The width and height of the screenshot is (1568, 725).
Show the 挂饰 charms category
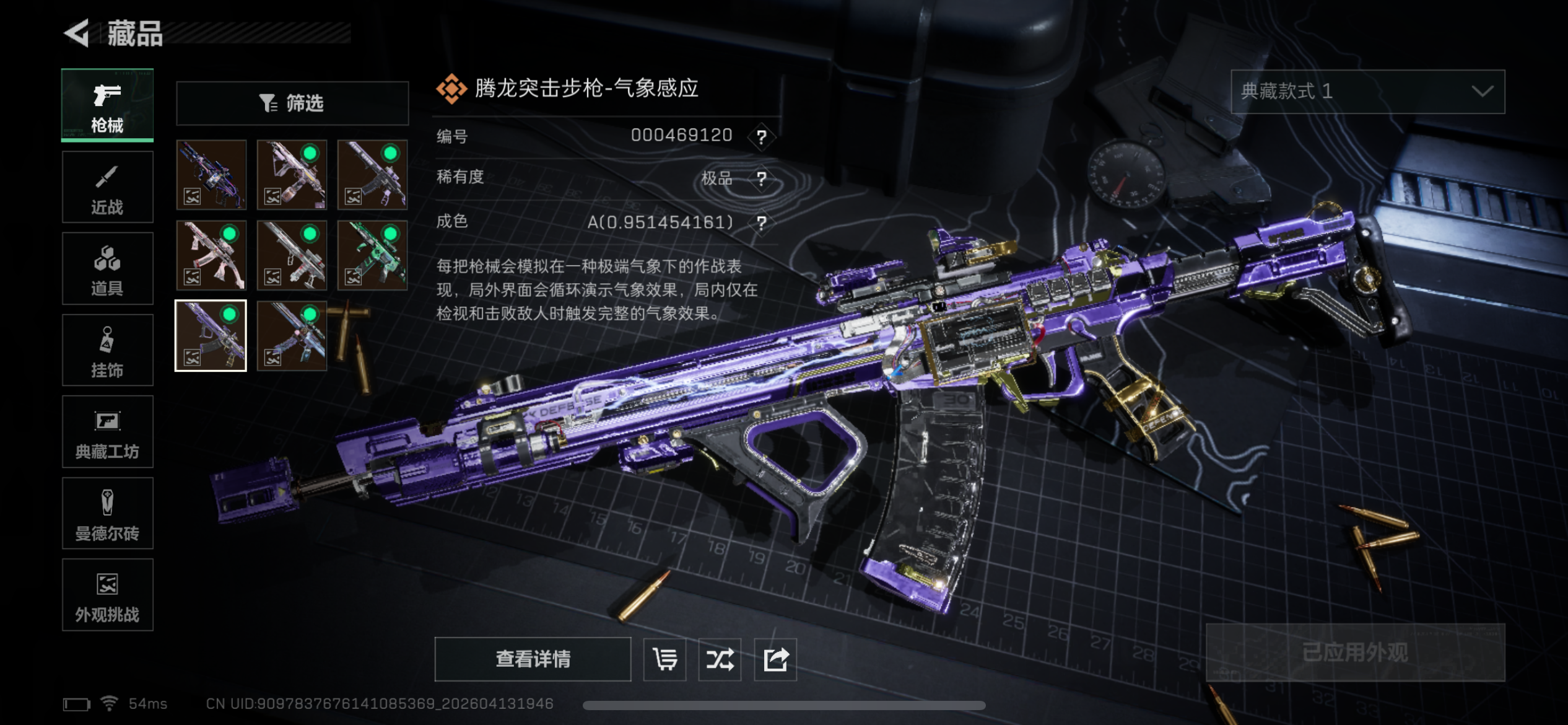[107, 350]
